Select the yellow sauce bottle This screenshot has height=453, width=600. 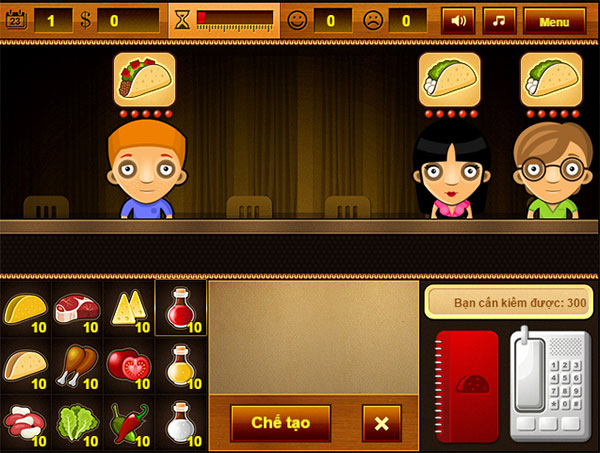point(181,363)
